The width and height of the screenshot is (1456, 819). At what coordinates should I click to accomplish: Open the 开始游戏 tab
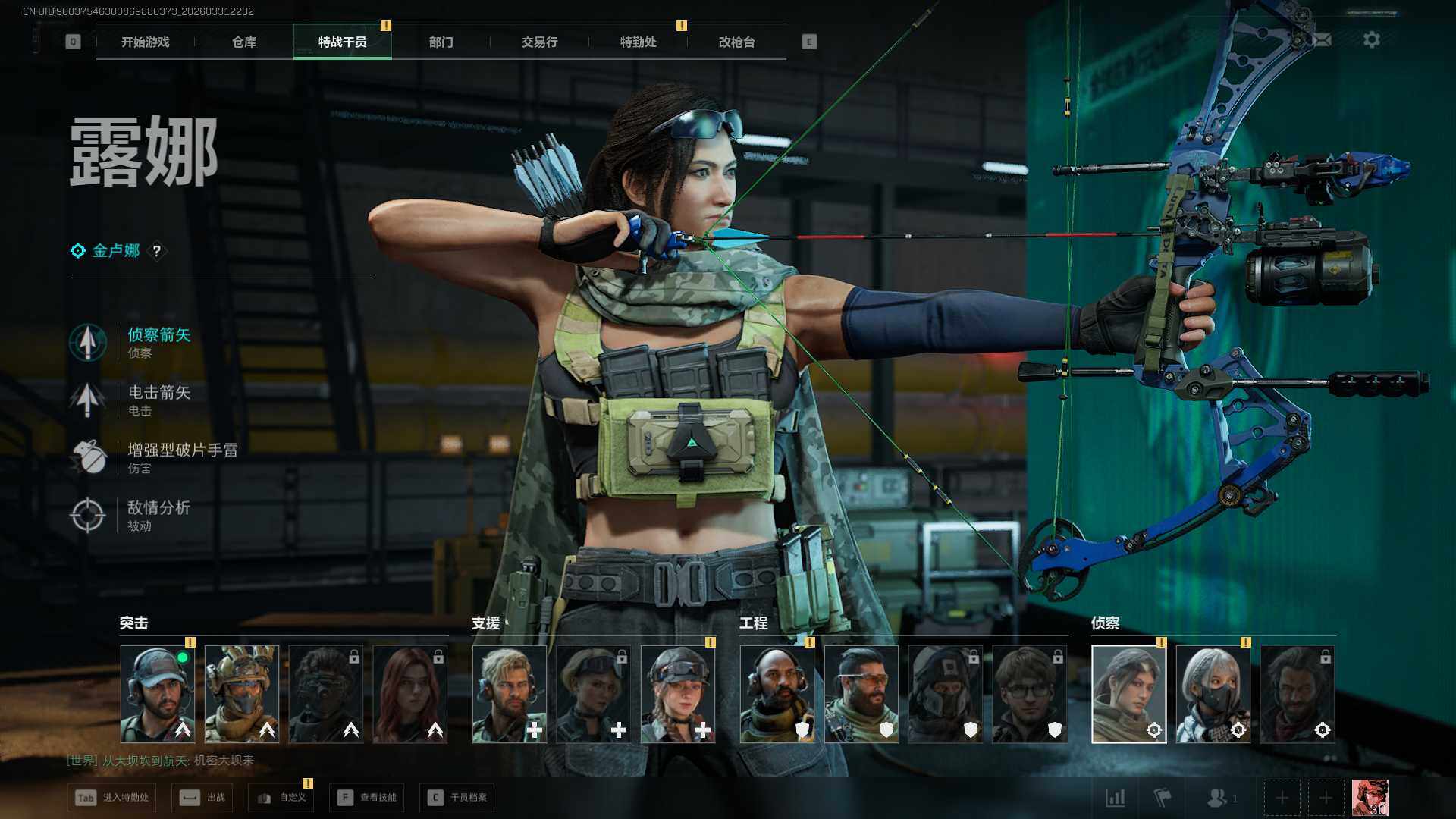[x=145, y=42]
